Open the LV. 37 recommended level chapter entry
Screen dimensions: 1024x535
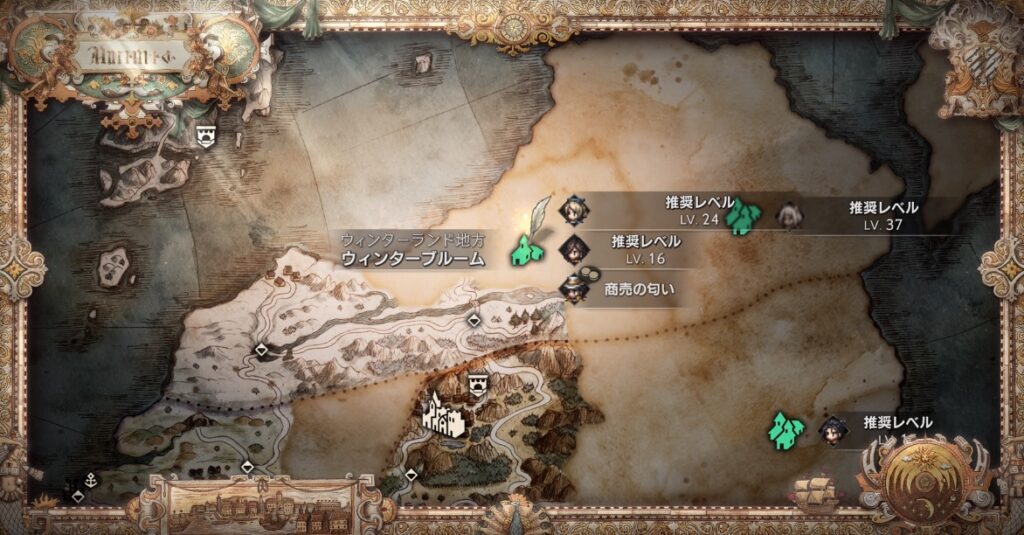[x=872, y=215]
